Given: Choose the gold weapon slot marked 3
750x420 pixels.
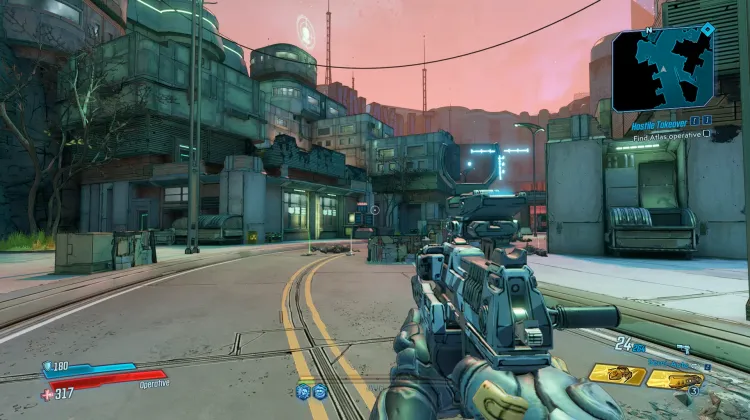Looking at the screenshot, I should point(675,379).
